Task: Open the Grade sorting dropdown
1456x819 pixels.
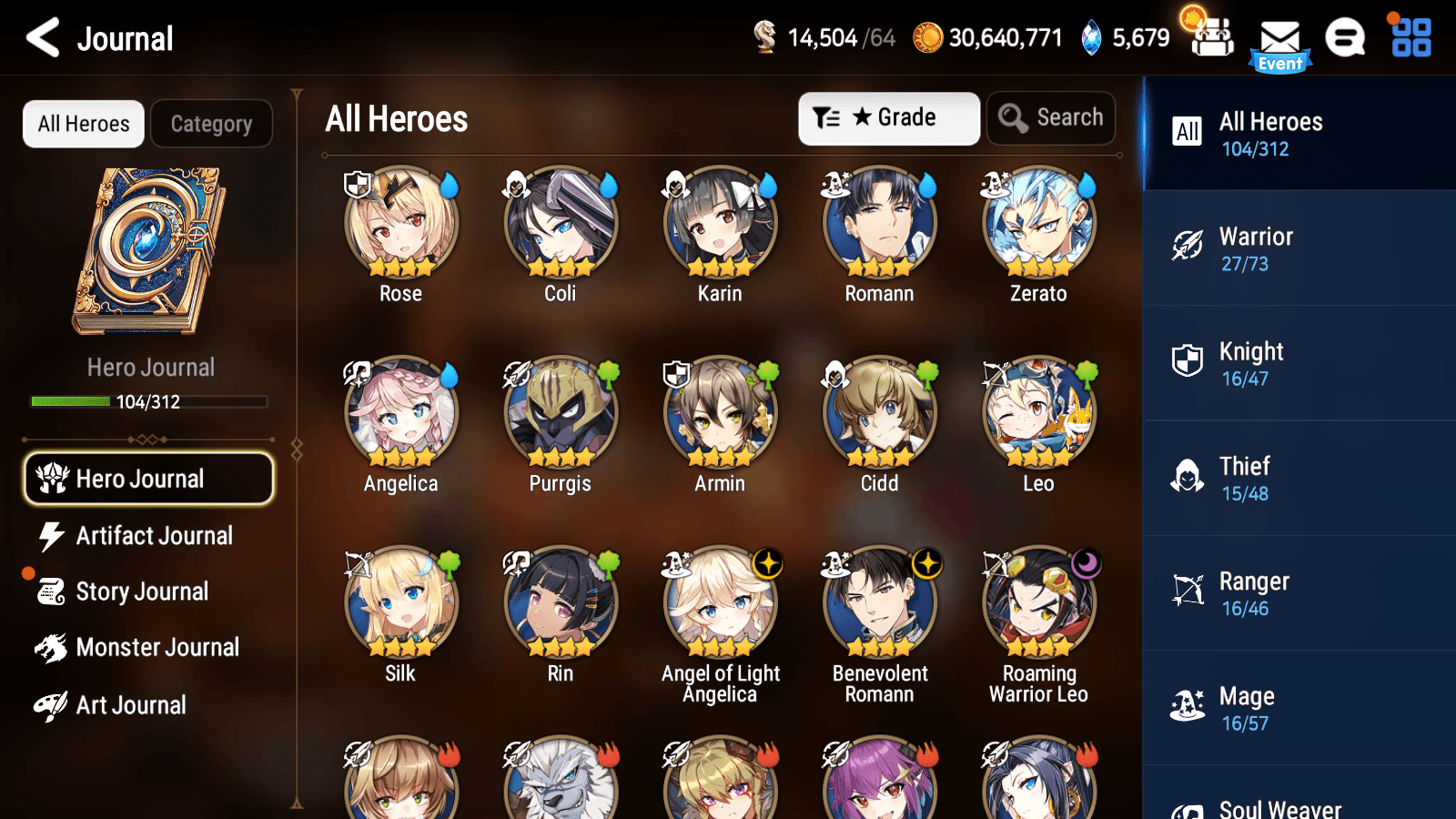Action: click(x=888, y=117)
